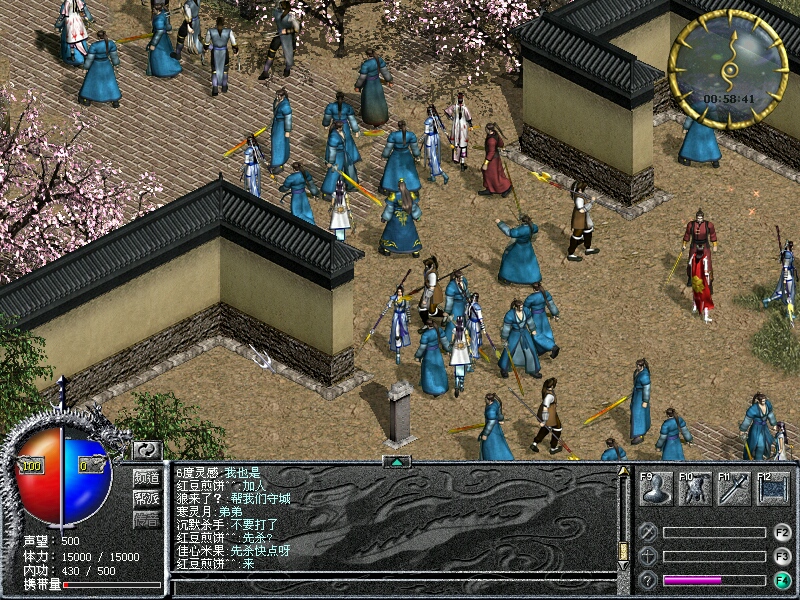Viewport: 800px width, 600px height.
Task: Click the green F4 orb button
Action: [x=782, y=580]
